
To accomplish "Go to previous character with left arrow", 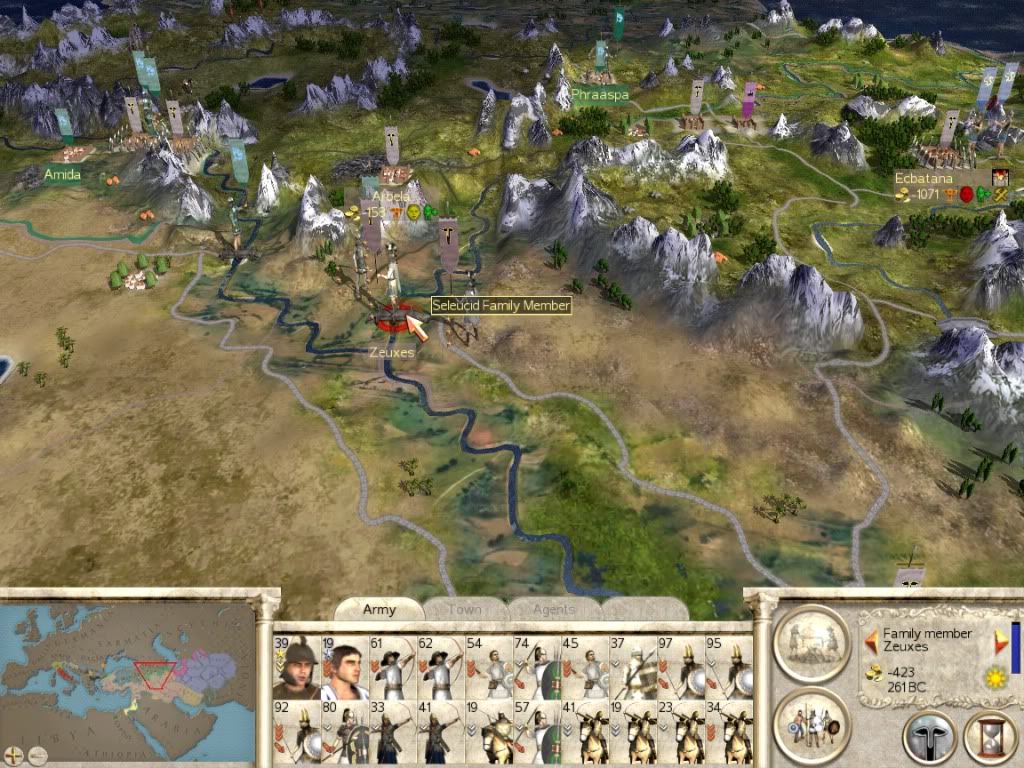I will [x=871, y=640].
